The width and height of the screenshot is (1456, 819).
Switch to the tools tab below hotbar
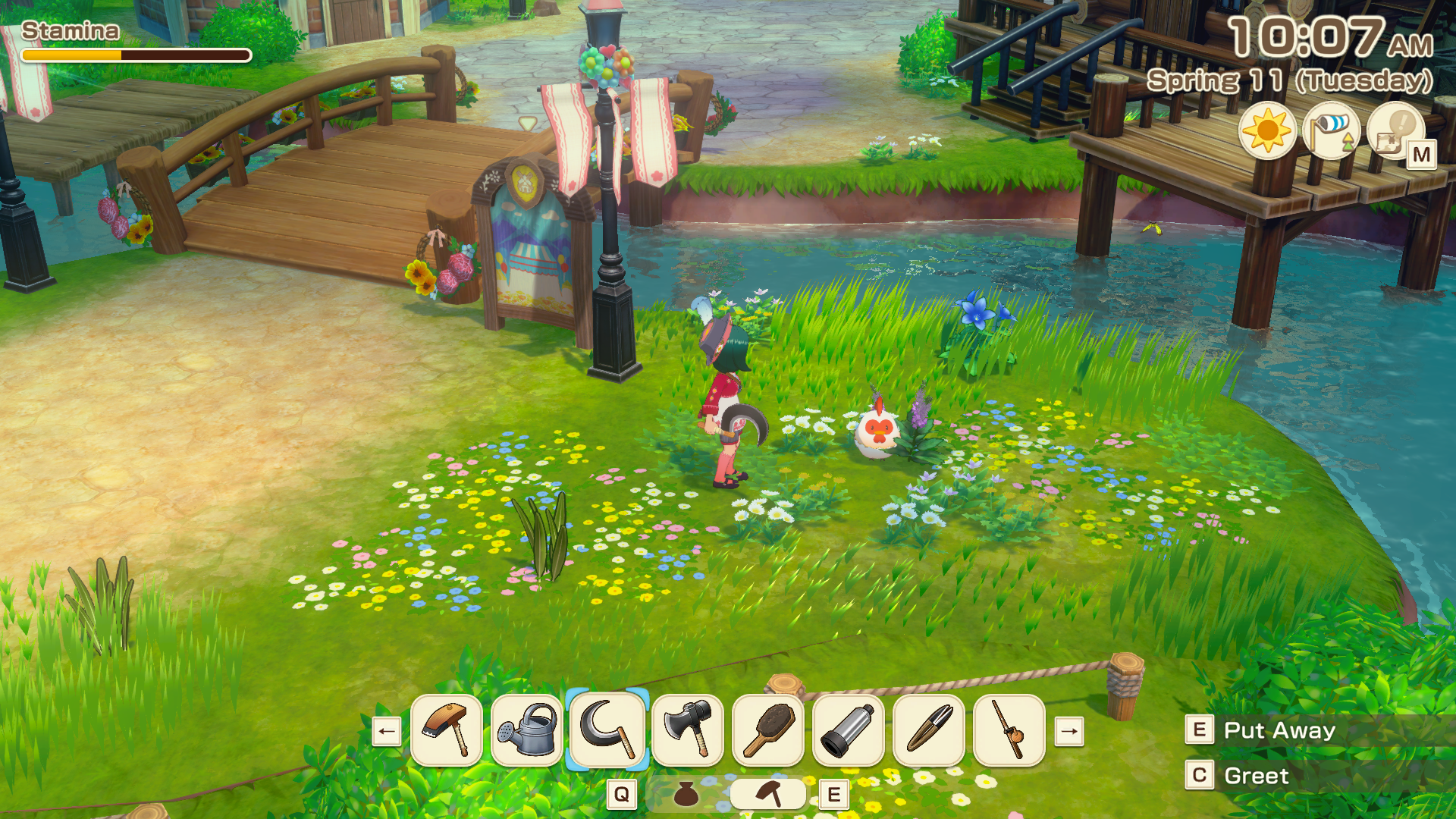pos(768,794)
